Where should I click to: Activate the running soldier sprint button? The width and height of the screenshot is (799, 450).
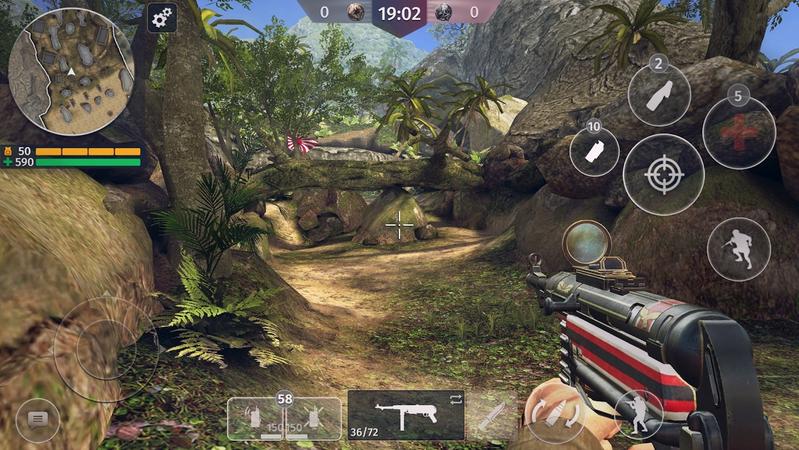coord(739,248)
